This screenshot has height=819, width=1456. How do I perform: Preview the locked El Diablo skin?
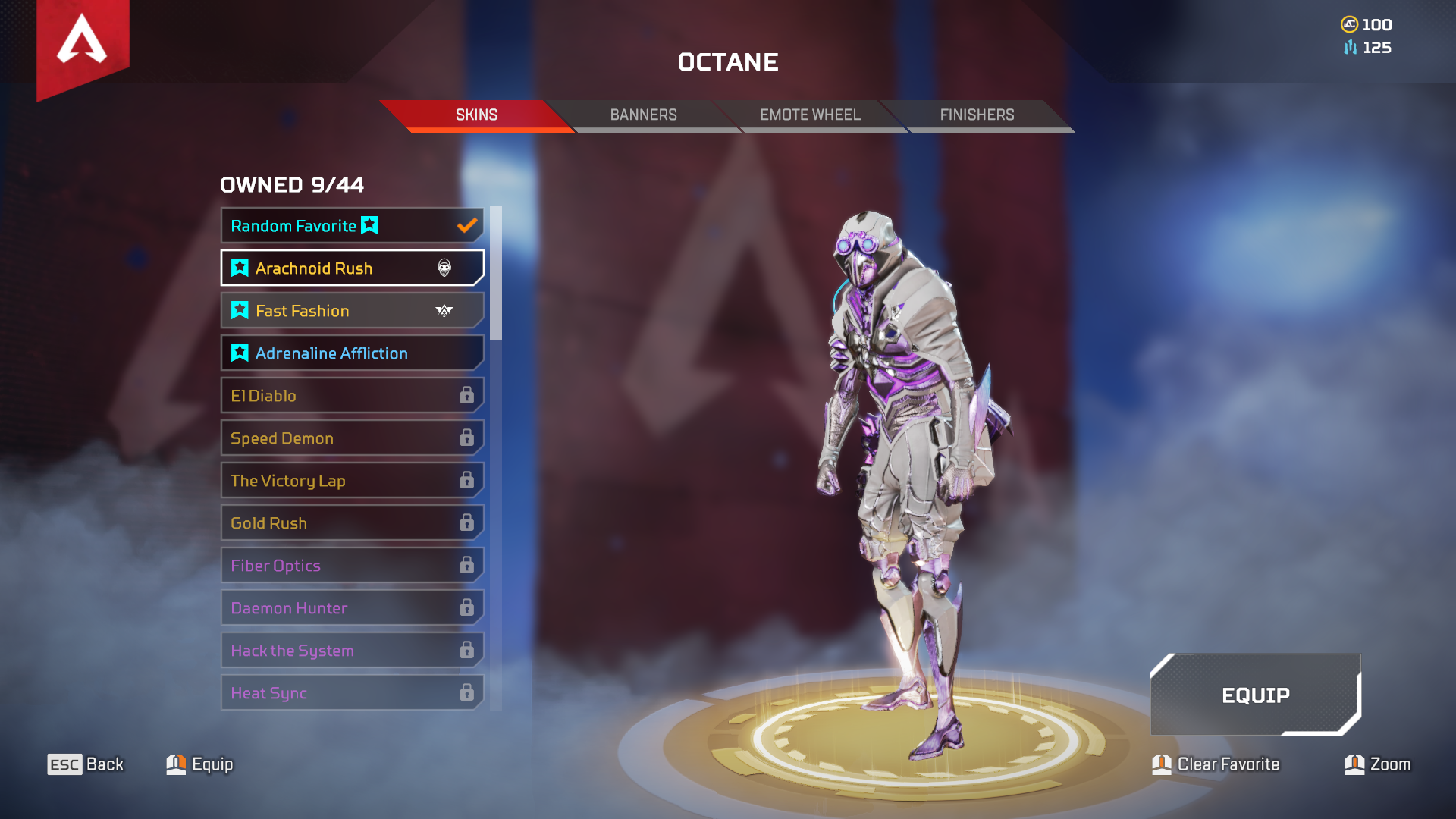[x=352, y=395]
